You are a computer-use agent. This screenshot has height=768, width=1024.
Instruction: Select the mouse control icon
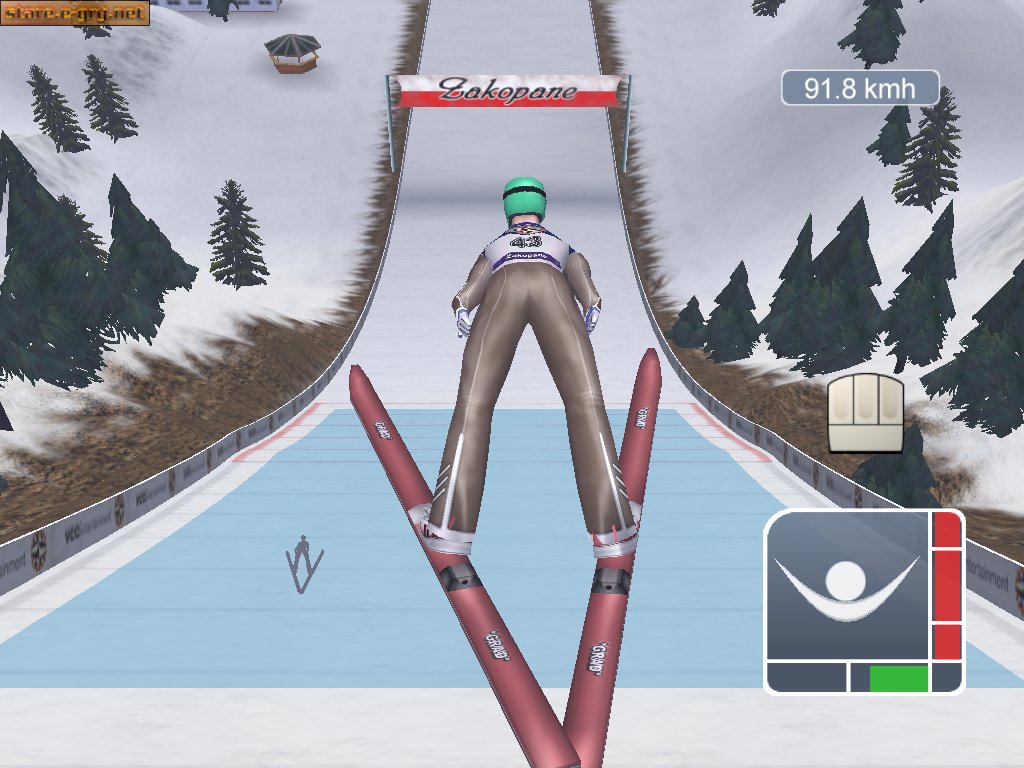tap(865, 413)
